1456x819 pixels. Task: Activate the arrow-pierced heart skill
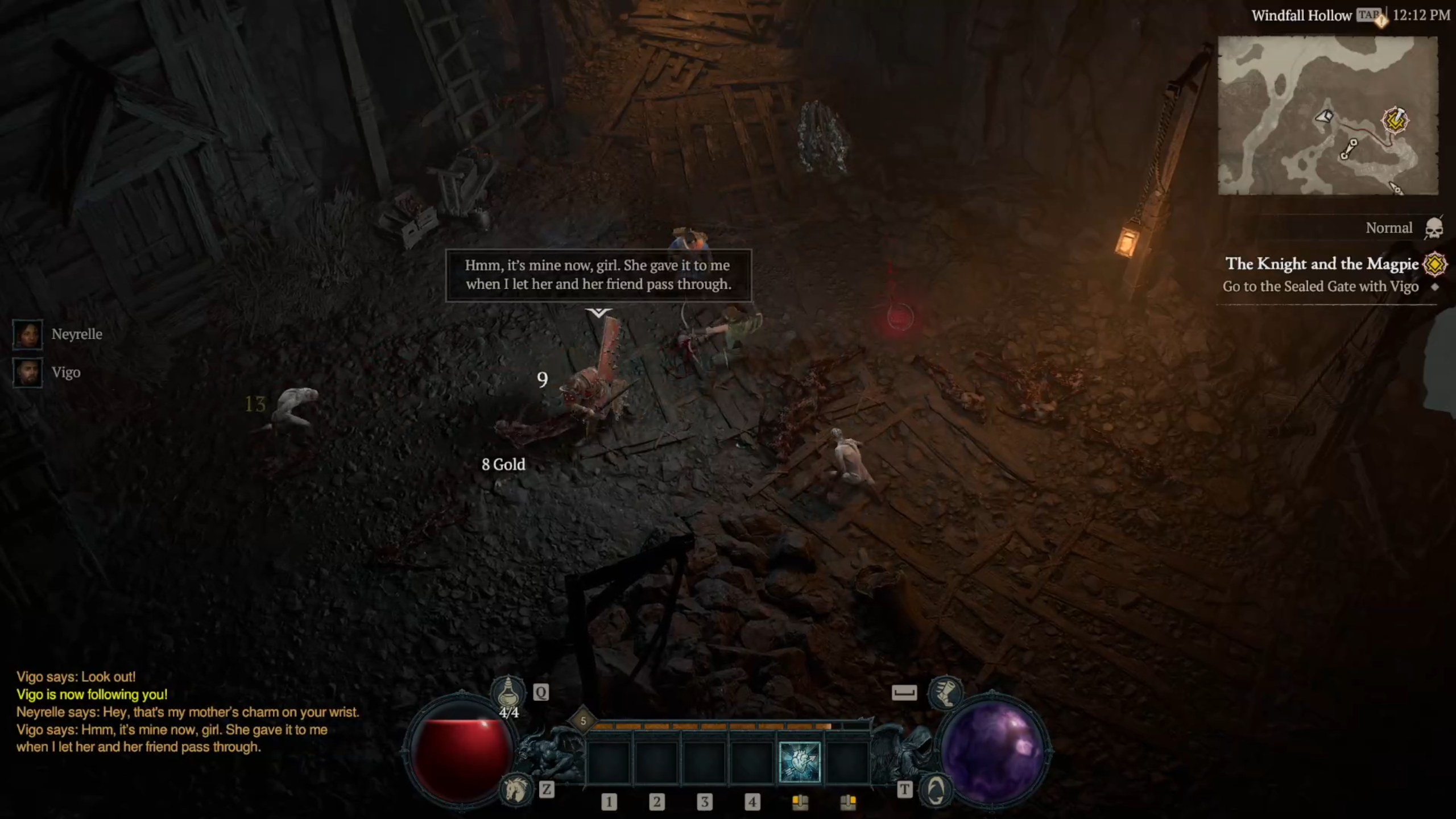[799, 762]
